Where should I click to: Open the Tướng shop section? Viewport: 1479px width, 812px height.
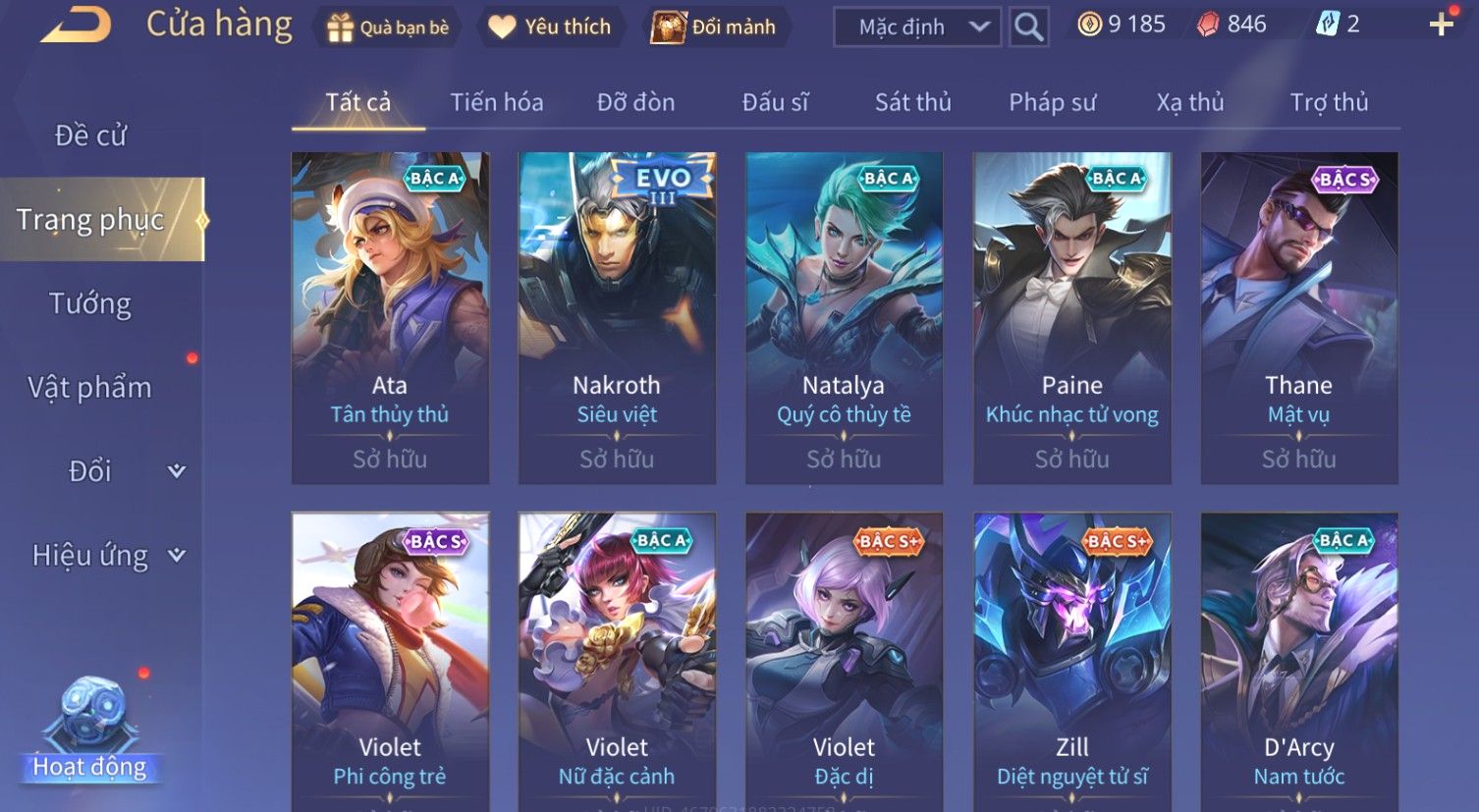pos(90,303)
